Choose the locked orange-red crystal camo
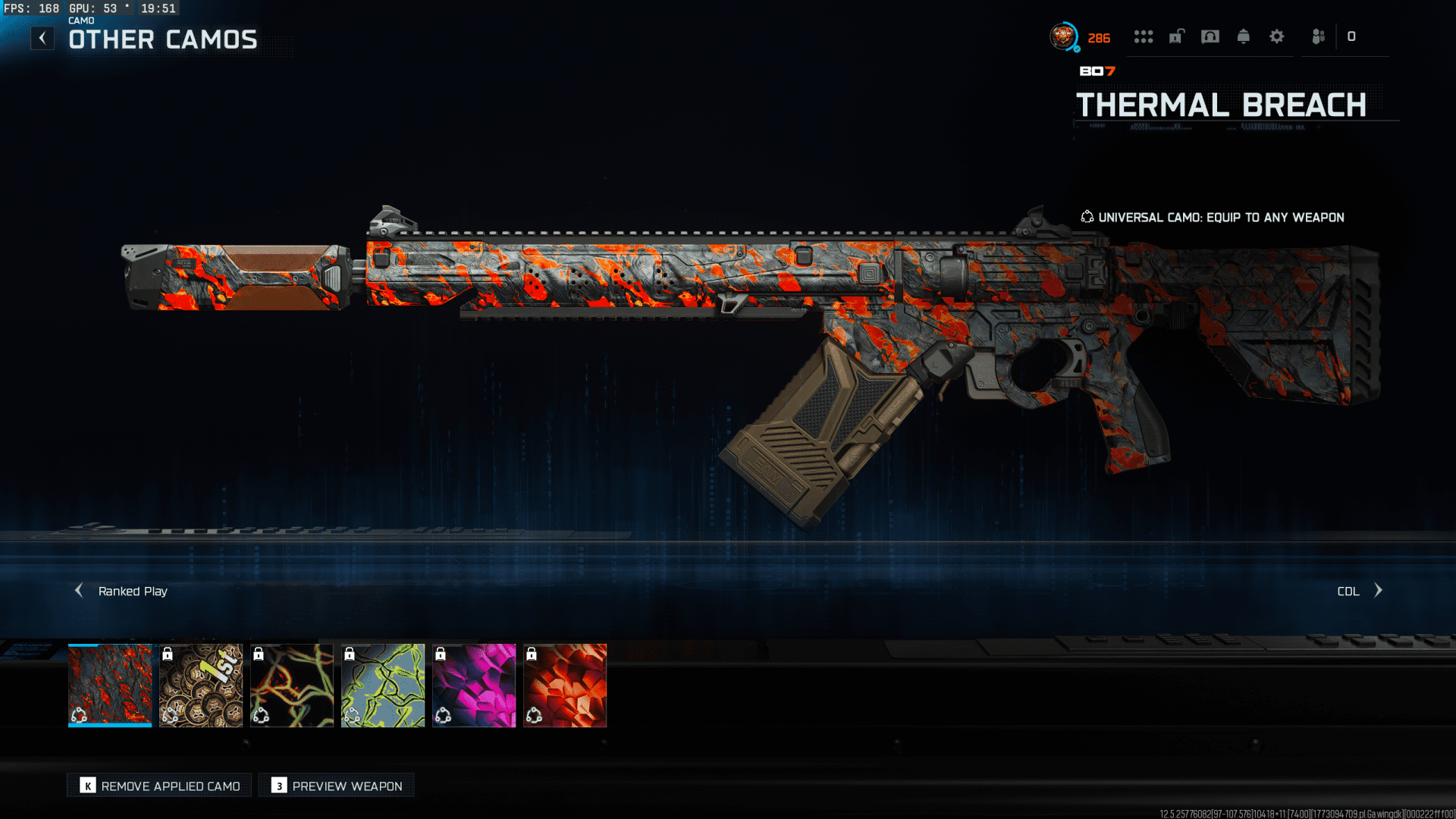Image resolution: width=1456 pixels, height=819 pixels. click(565, 685)
